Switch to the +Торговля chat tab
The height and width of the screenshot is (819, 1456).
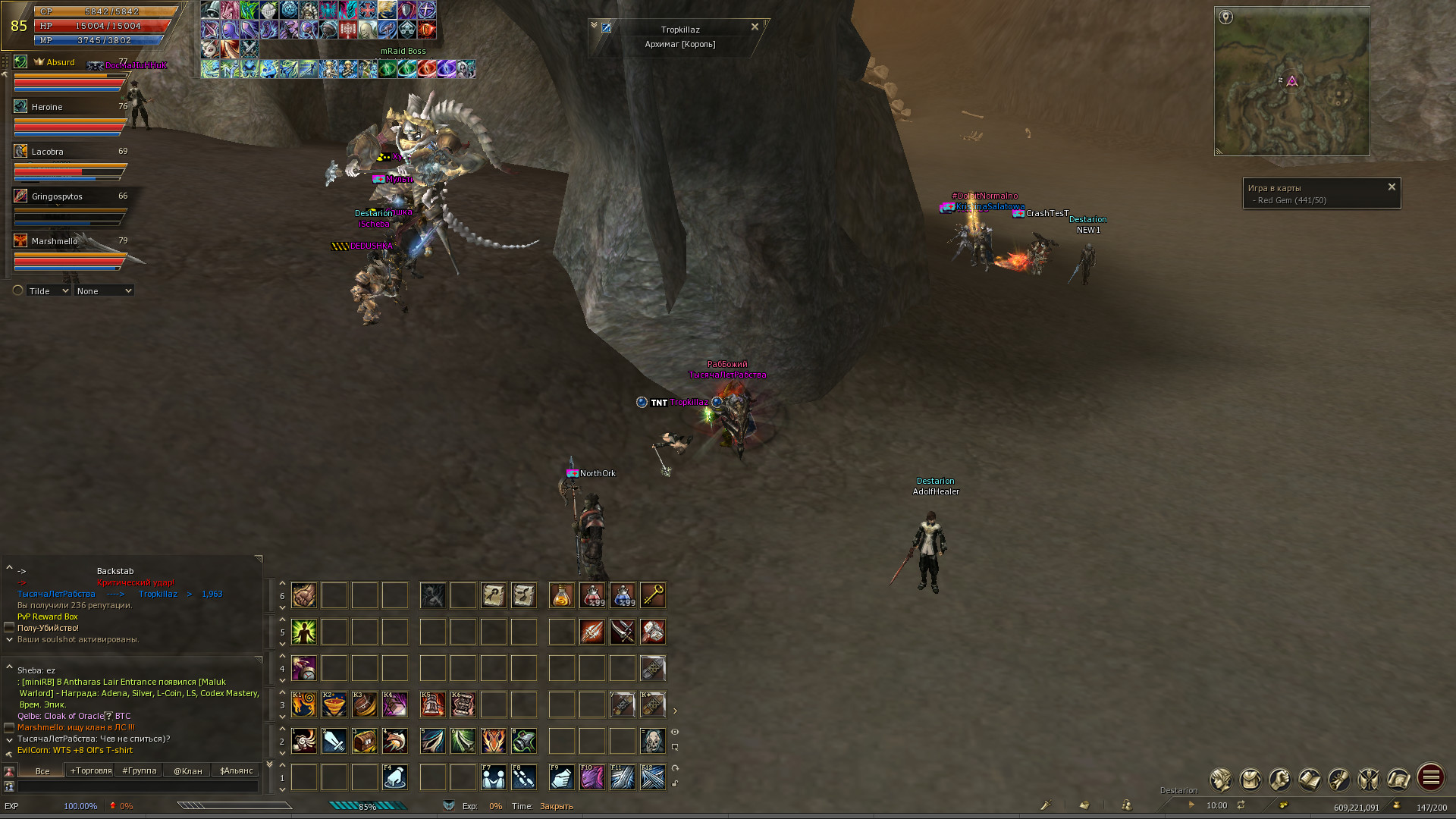[91, 771]
